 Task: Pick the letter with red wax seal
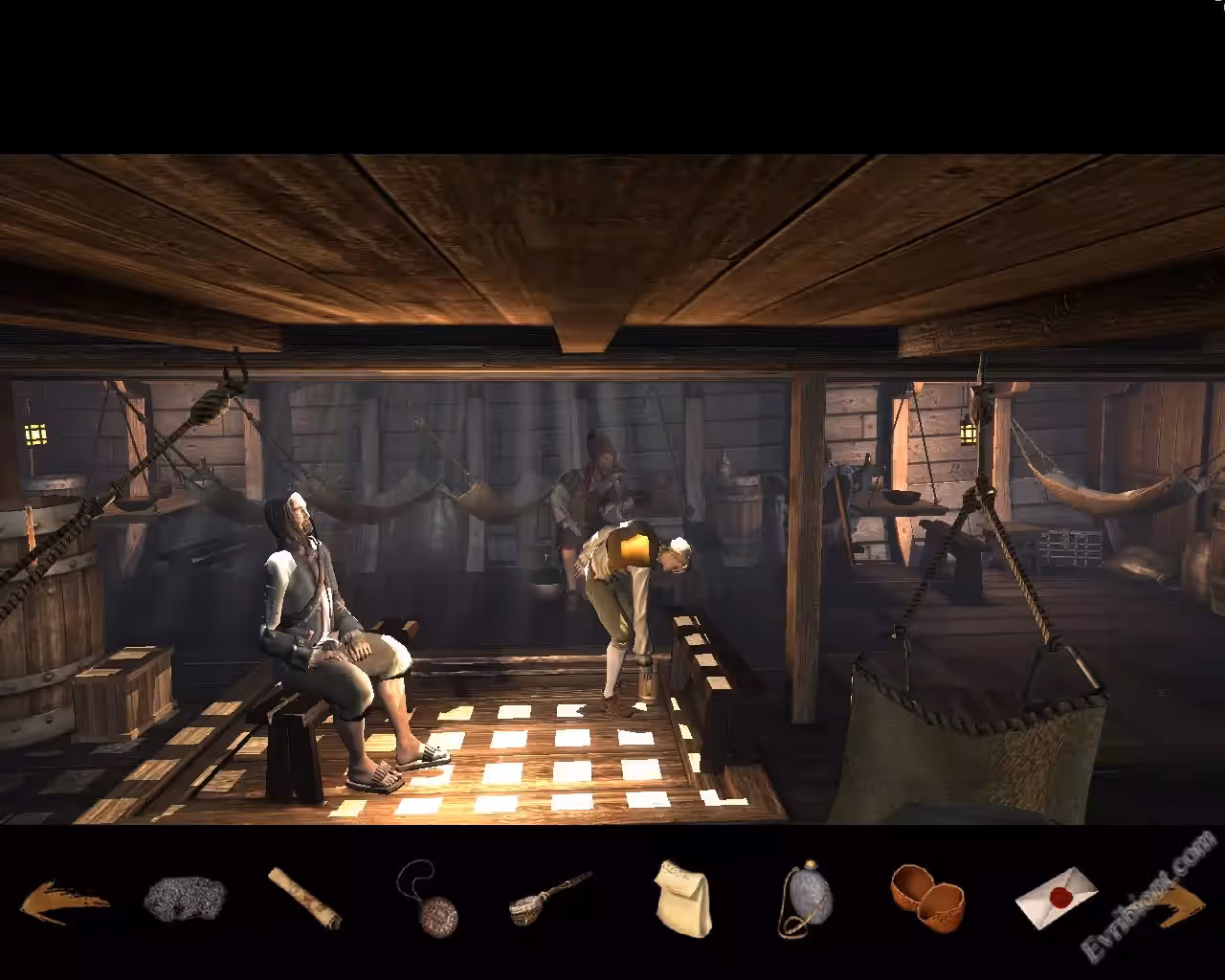(1056, 897)
